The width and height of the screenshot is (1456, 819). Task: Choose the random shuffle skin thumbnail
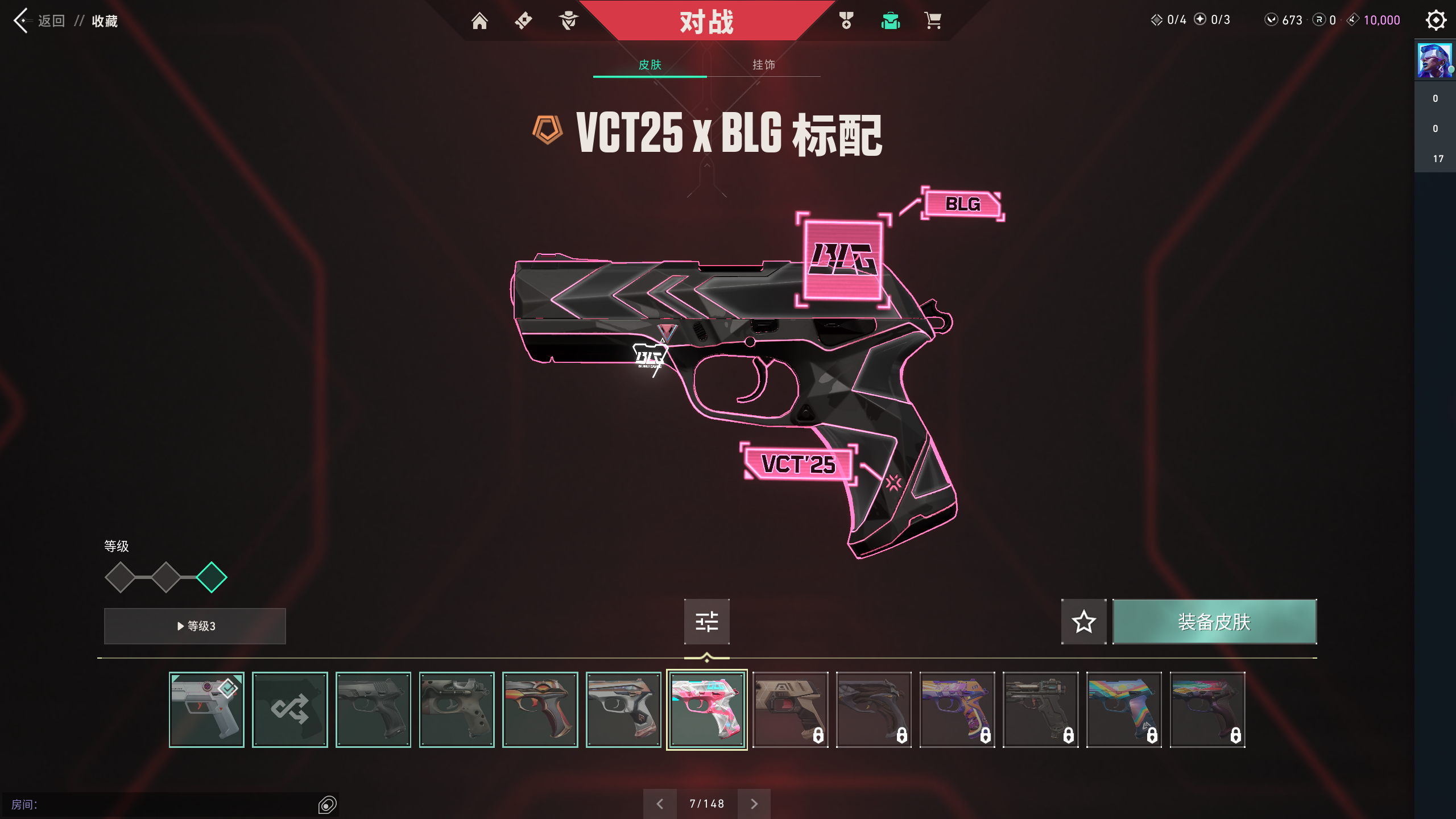click(290, 709)
